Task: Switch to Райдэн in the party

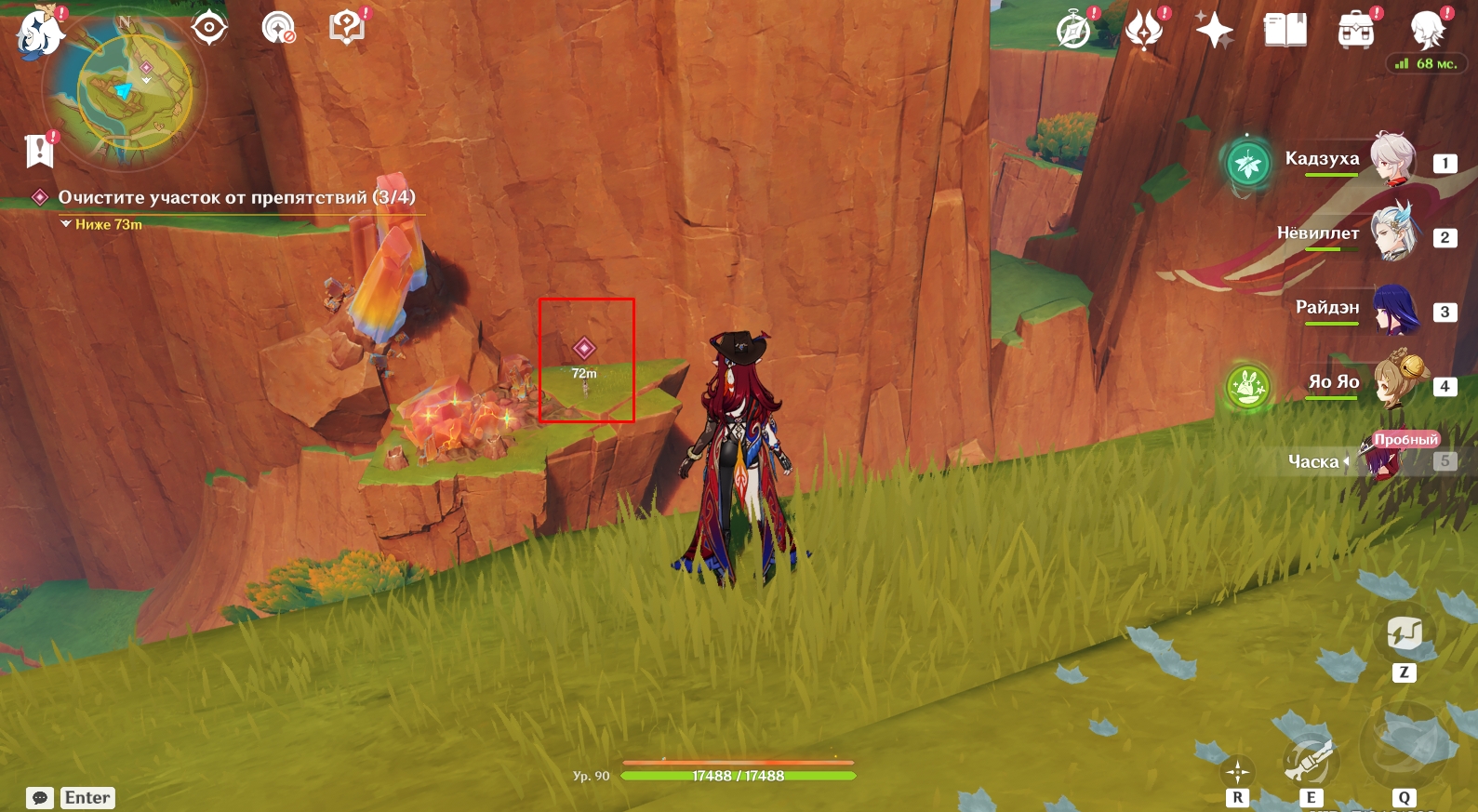Action: (x=1392, y=309)
